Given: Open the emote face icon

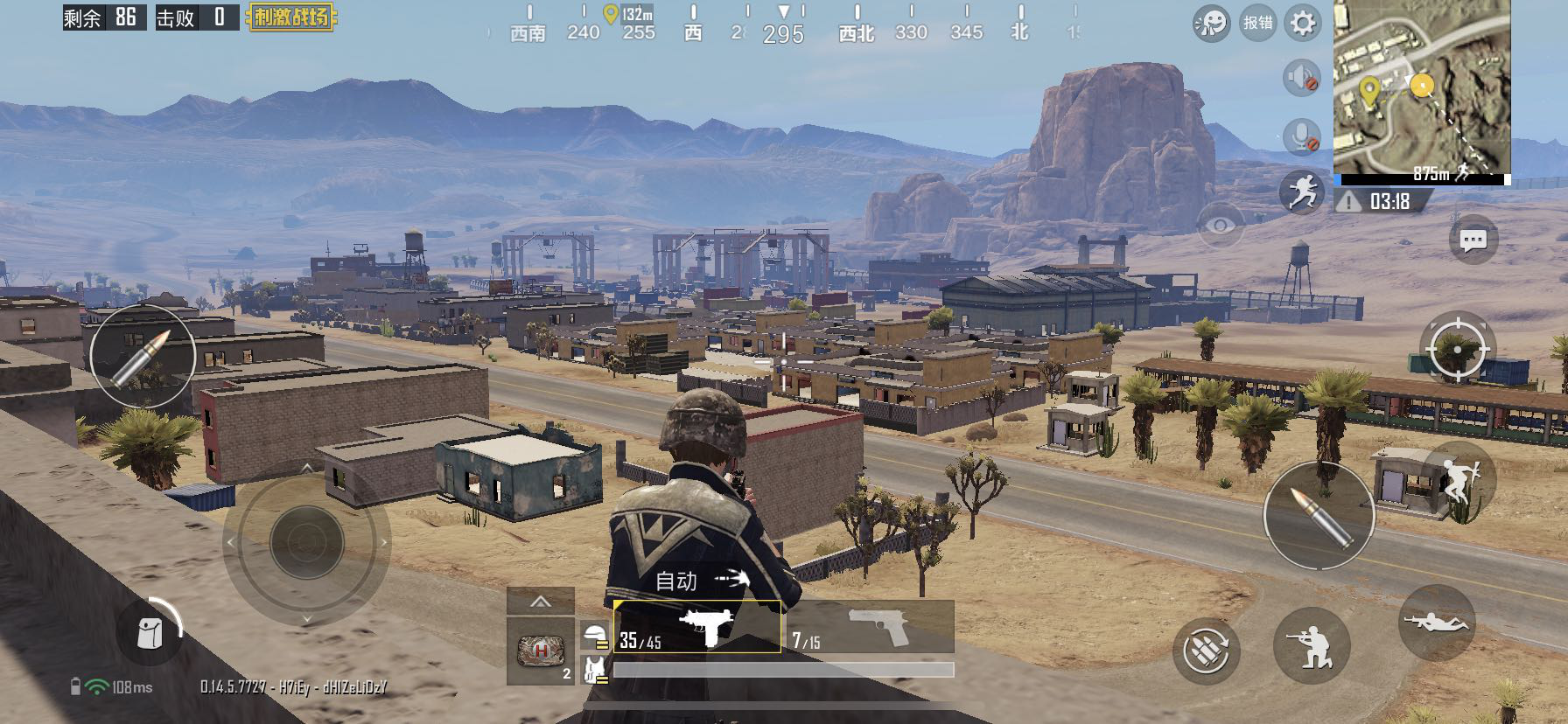Looking at the screenshot, I should coord(1211,24).
